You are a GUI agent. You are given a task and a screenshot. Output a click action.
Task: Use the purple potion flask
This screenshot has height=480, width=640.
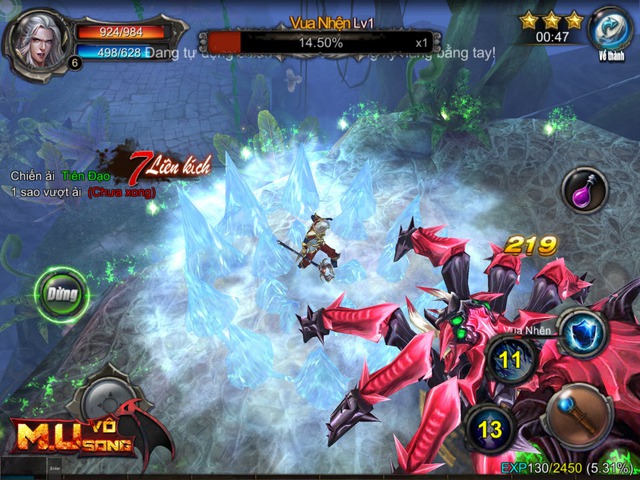[x=583, y=190]
